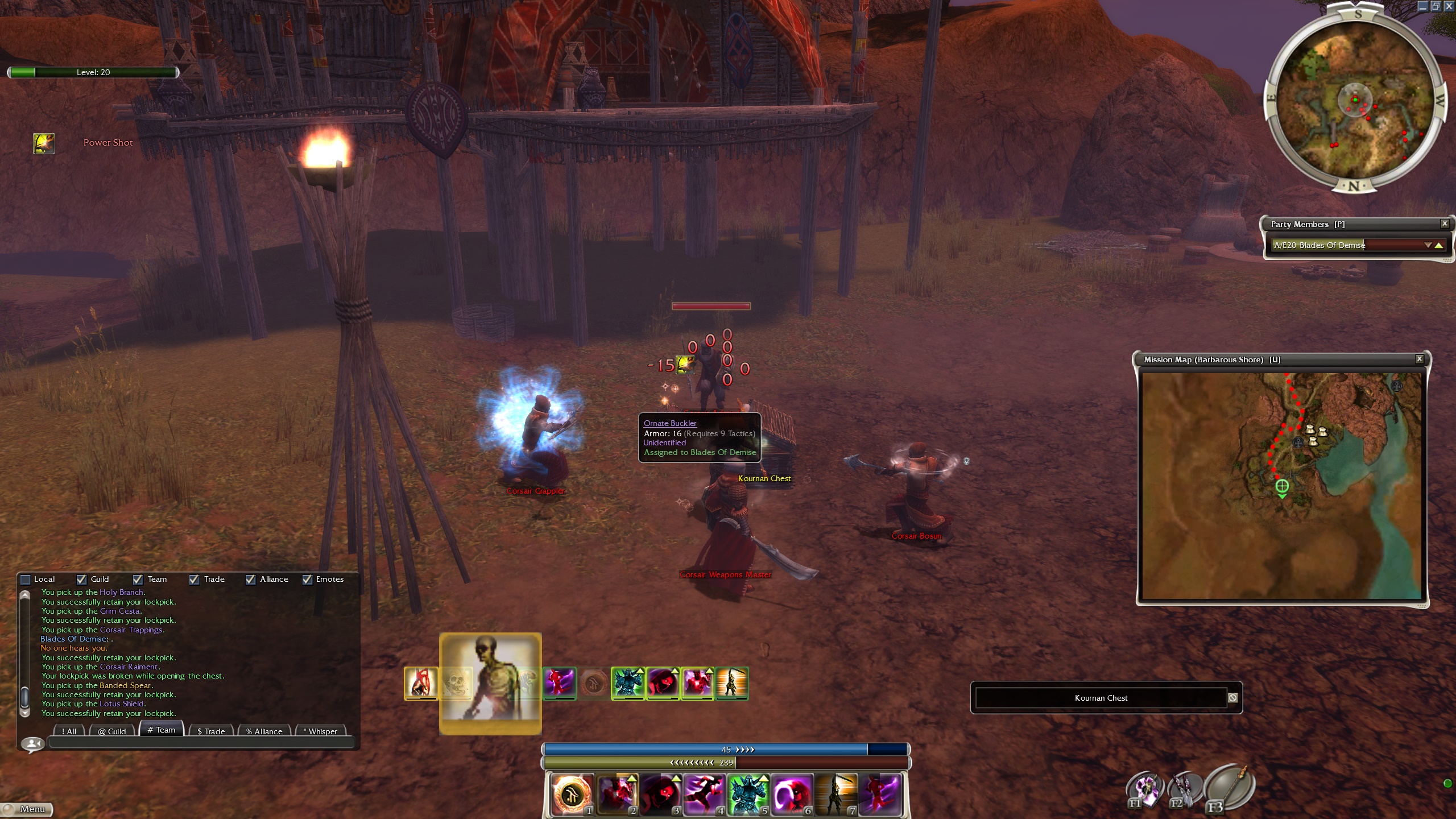Click the Kournan Chest target bar
Viewport: 1456px width, 819px height.
point(1101,698)
